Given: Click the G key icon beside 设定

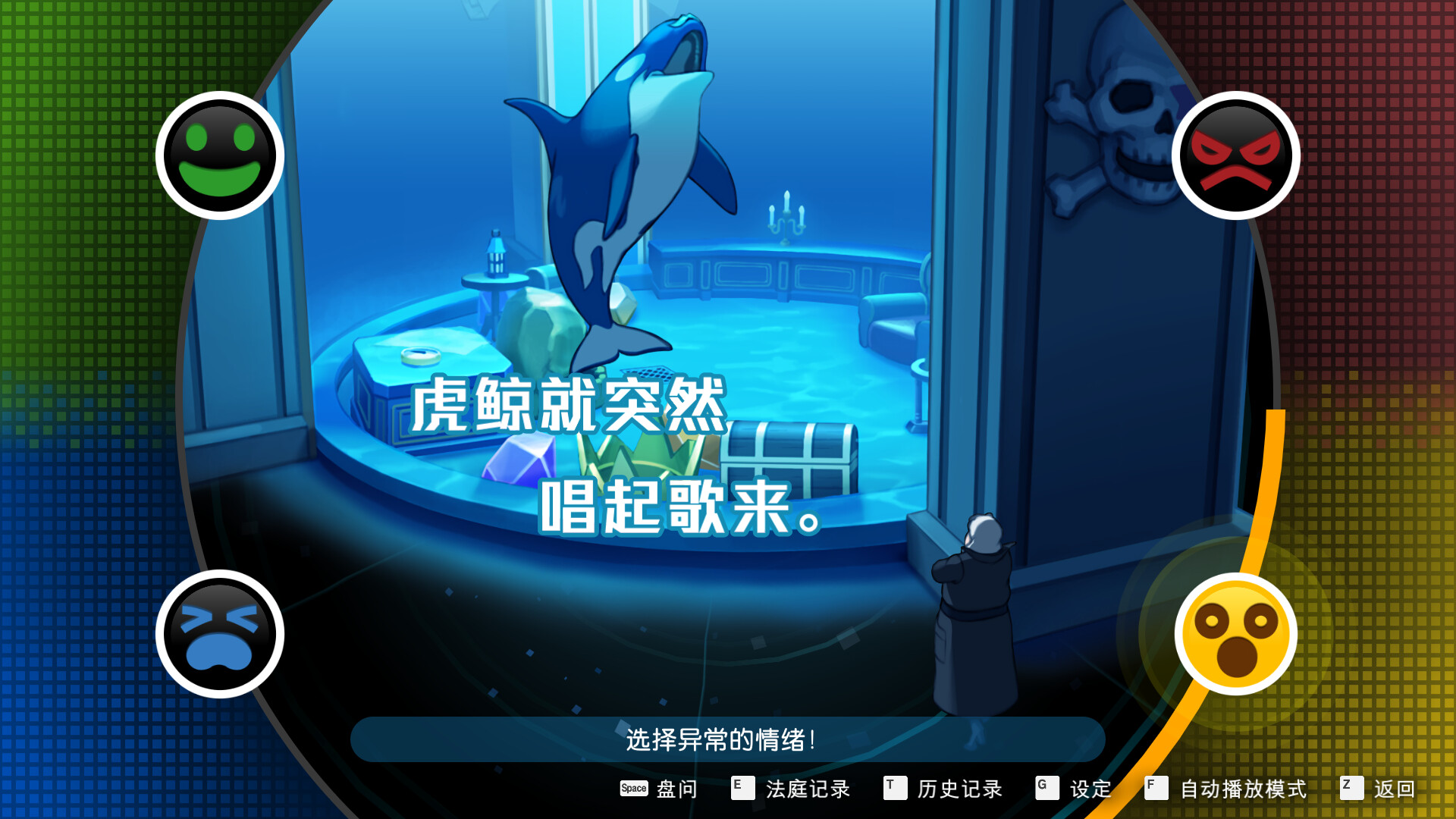Looking at the screenshot, I should (x=1046, y=789).
